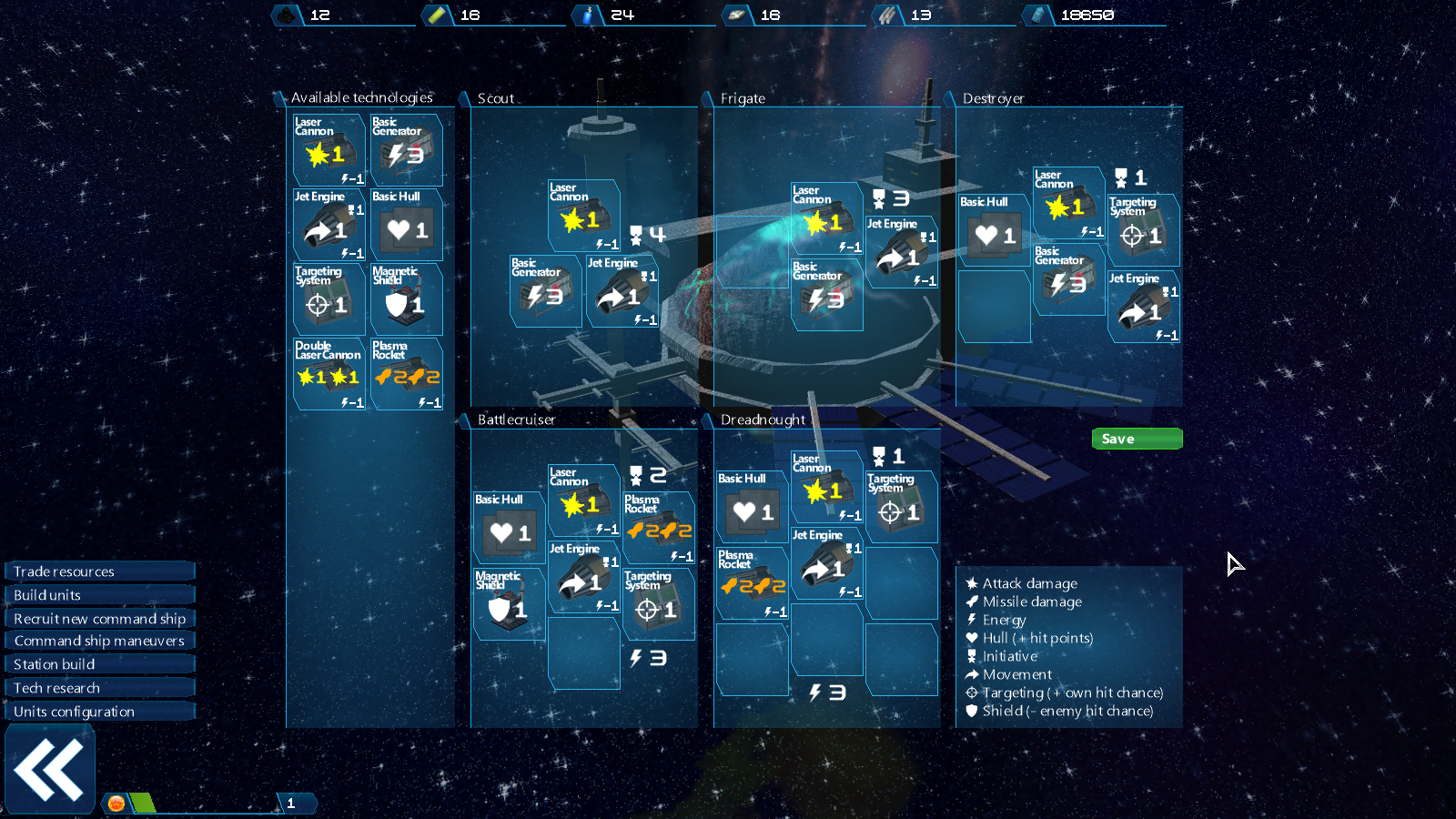Image resolution: width=1456 pixels, height=819 pixels.
Task: Click the double-arrow back button
Action: pyautogui.click(x=50, y=771)
